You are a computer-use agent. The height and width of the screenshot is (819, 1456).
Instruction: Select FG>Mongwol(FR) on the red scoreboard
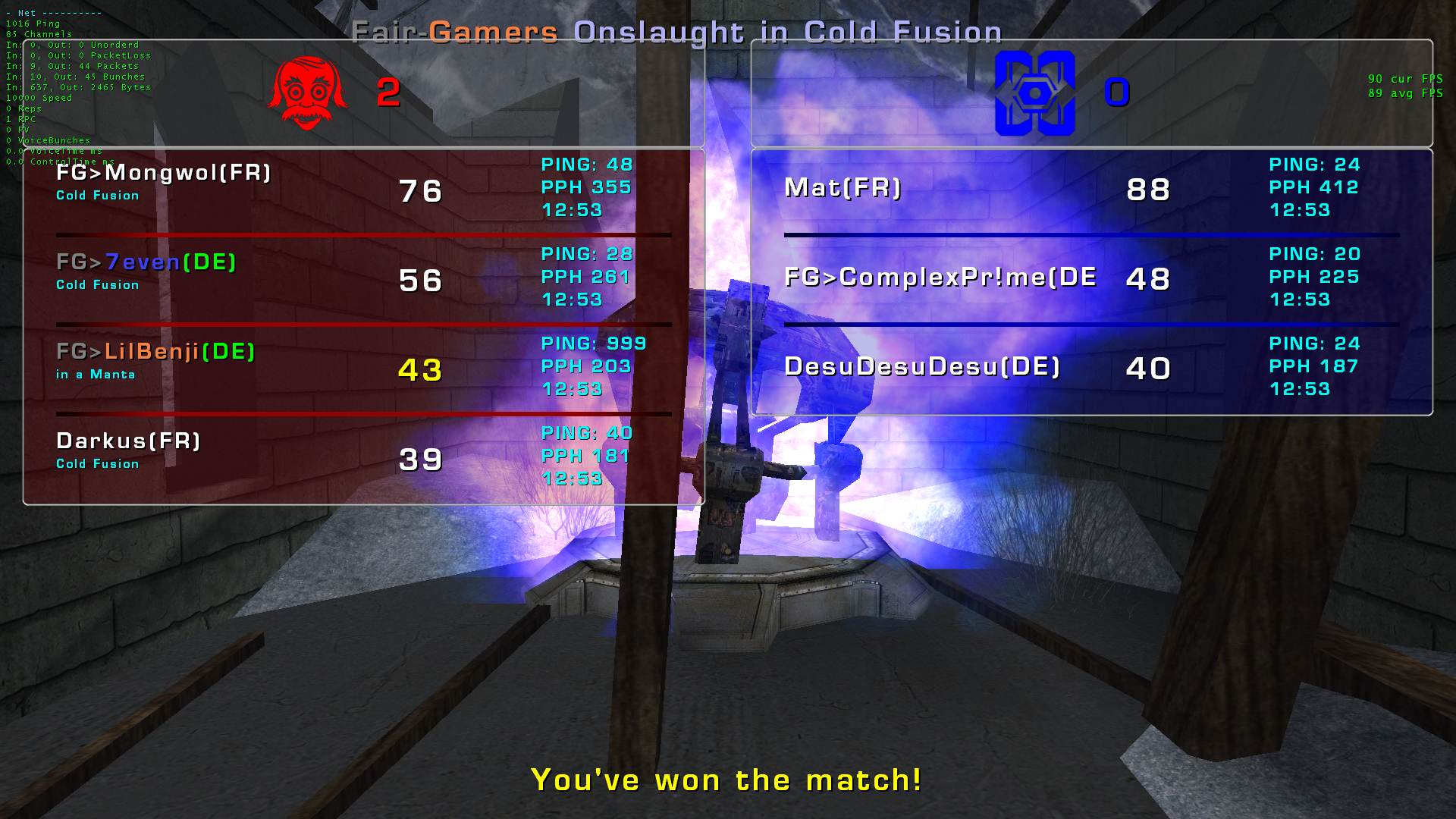click(164, 174)
